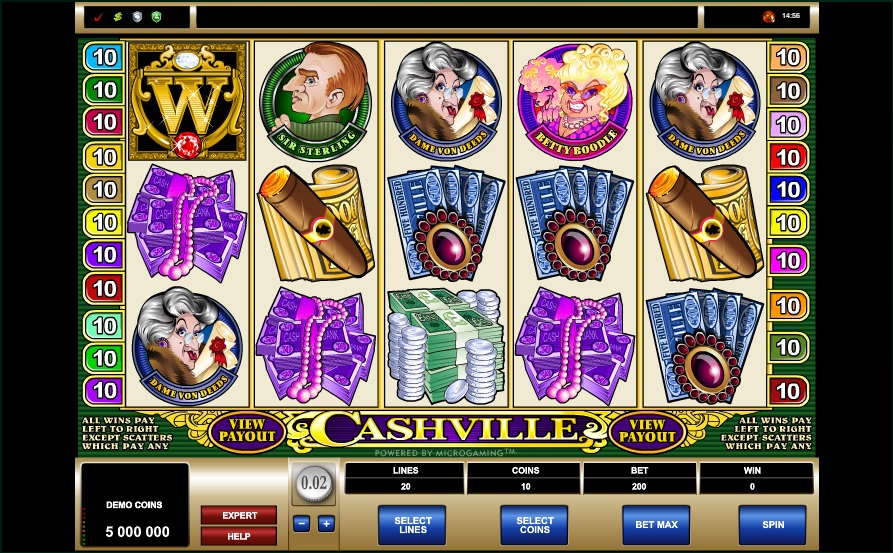Switch to Expert mode
The width and height of the screenshot is (893, 553).
[239, 515]
